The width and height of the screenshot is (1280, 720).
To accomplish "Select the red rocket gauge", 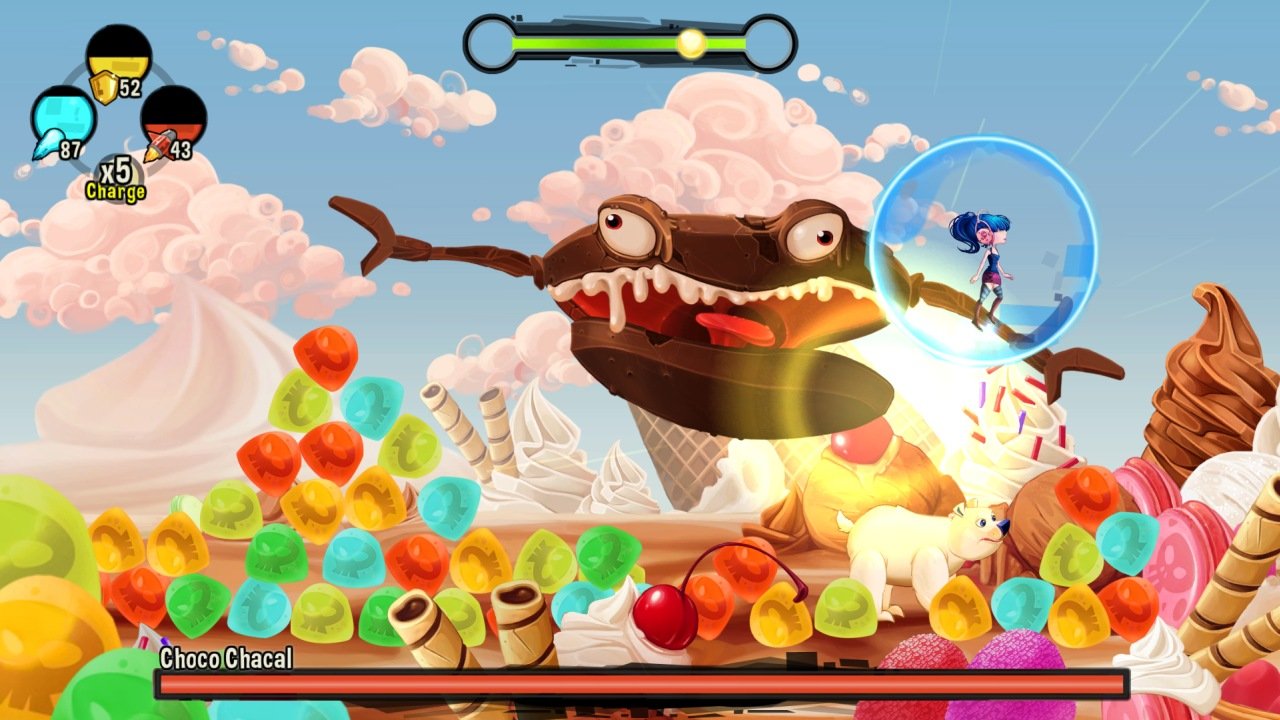I will (x=174, y=118).
